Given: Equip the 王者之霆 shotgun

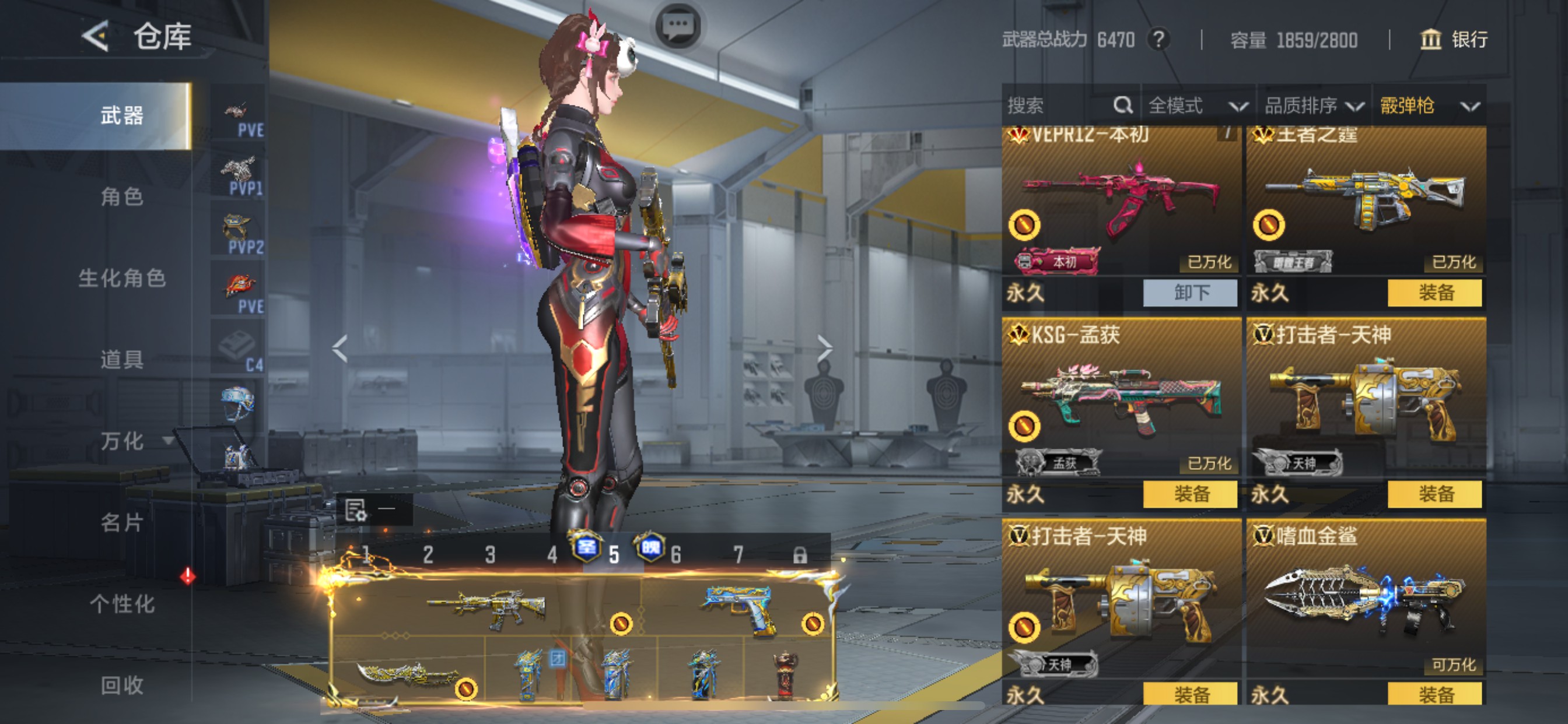Looking at the screenshot, I should click(1434, 293).
